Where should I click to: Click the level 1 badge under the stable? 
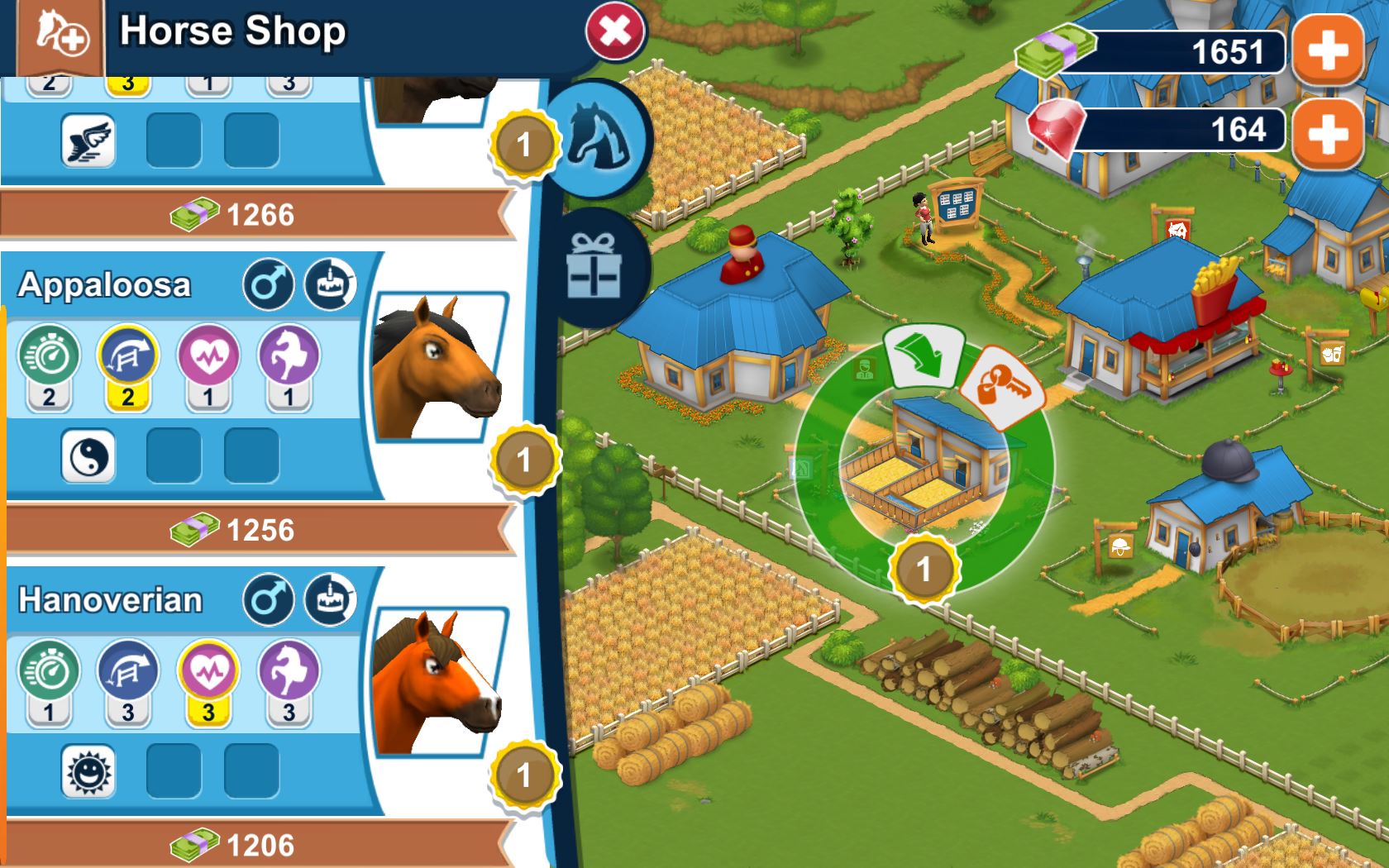coord(924,570)
